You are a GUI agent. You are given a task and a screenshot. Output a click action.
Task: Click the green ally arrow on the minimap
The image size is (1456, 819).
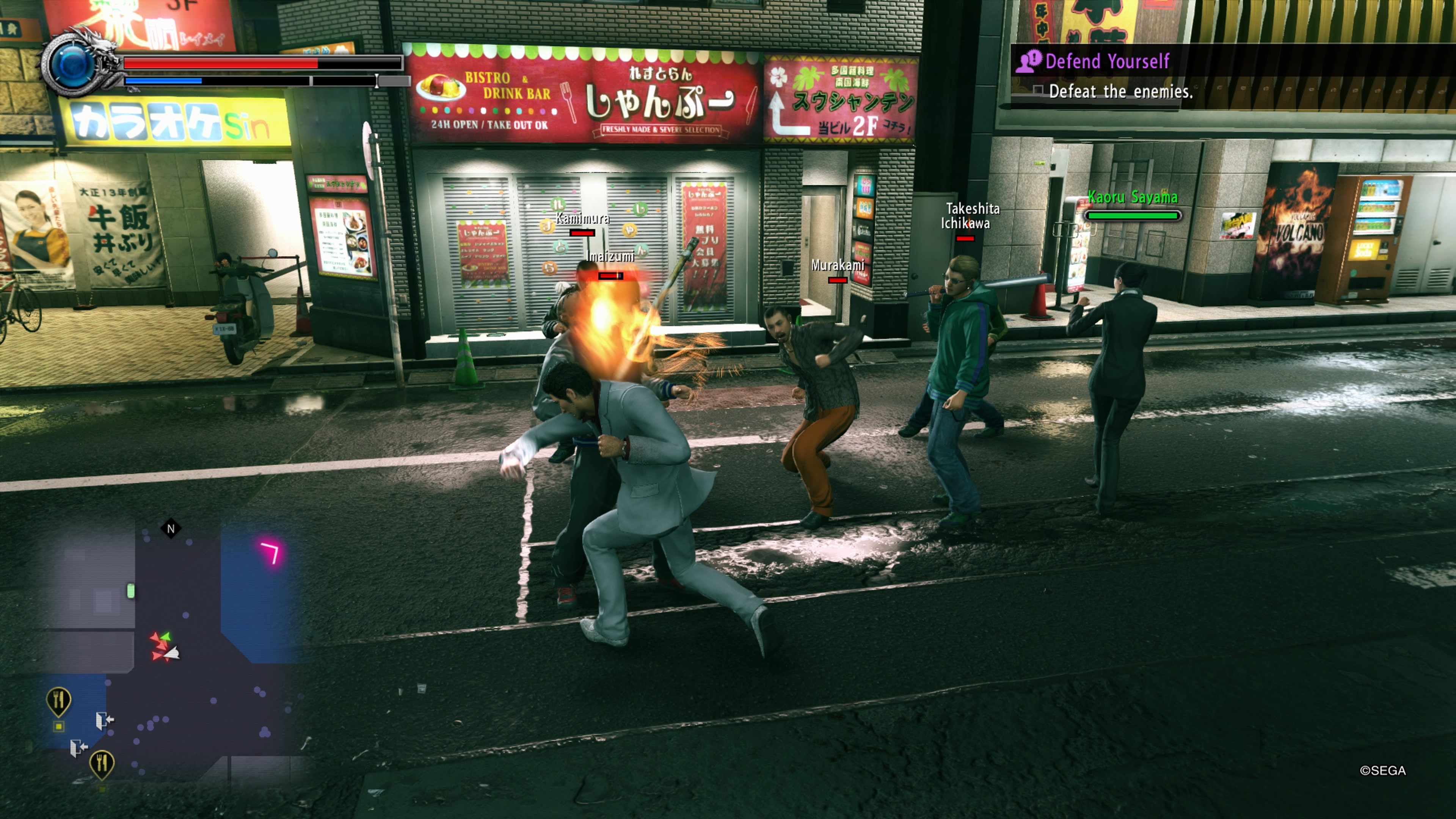click(x=165, y=637)
